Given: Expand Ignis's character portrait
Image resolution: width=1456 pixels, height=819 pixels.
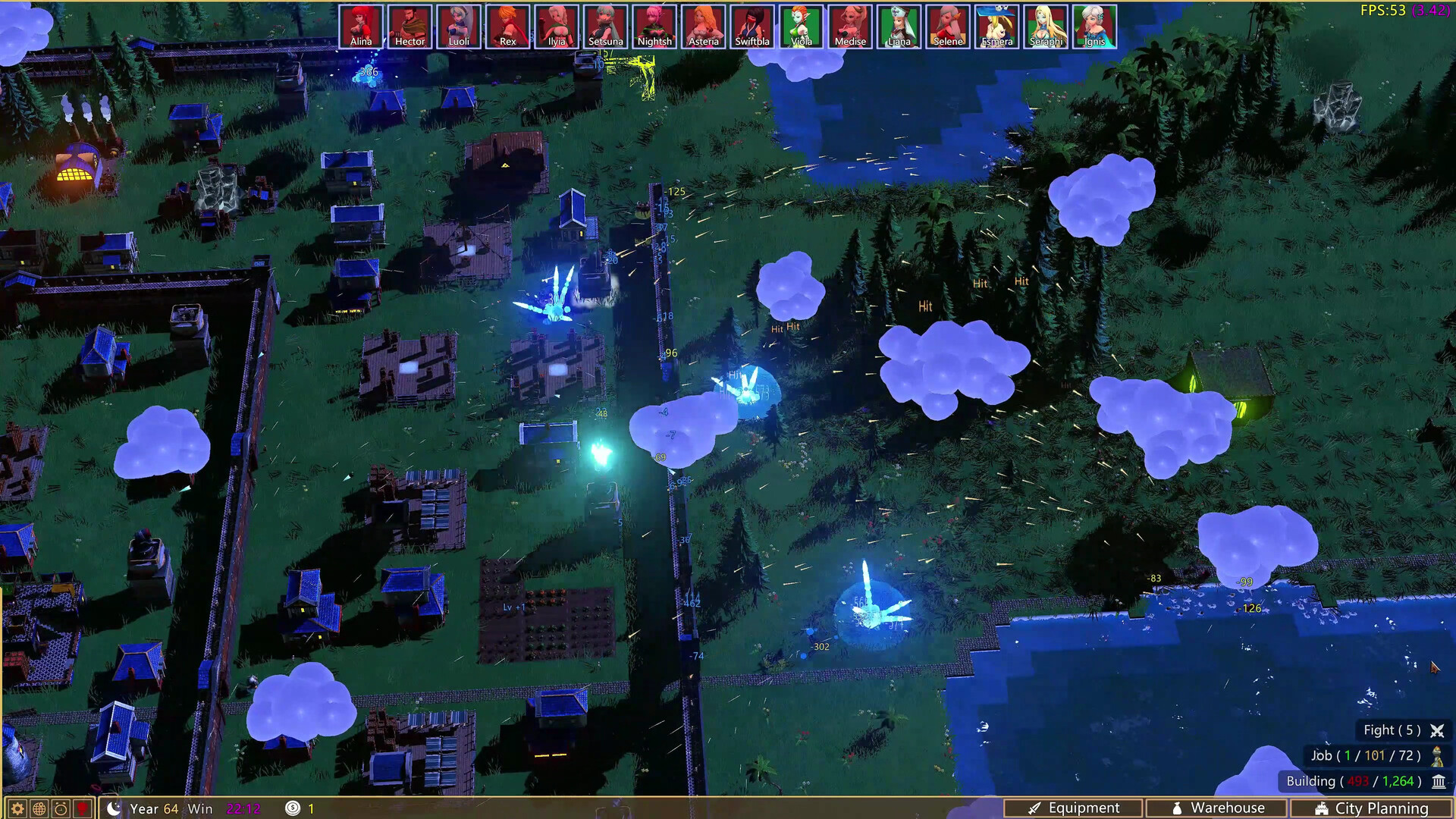Looking at the screenshot, I should (1095, 25).
